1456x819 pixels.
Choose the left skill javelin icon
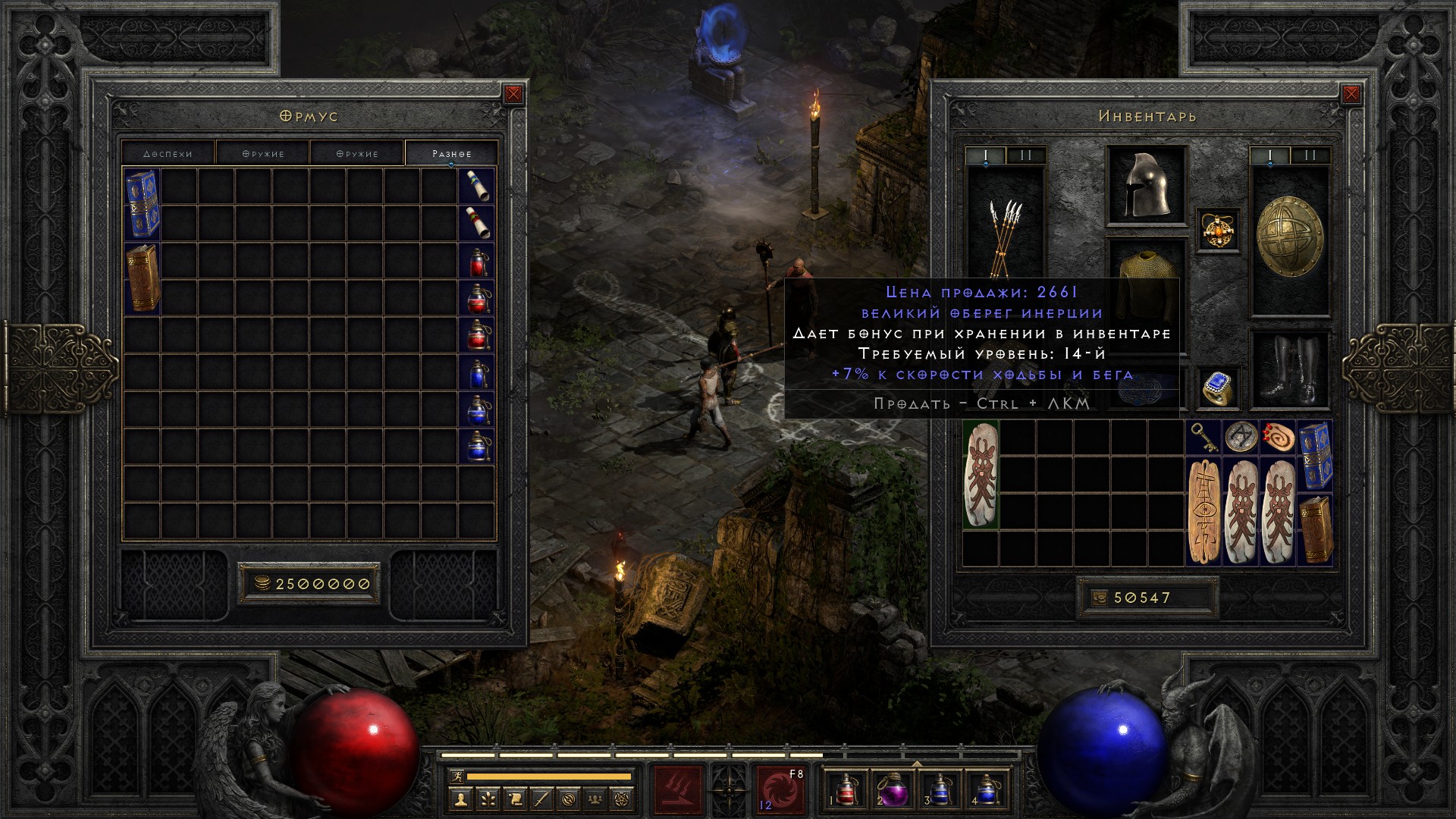678,790
